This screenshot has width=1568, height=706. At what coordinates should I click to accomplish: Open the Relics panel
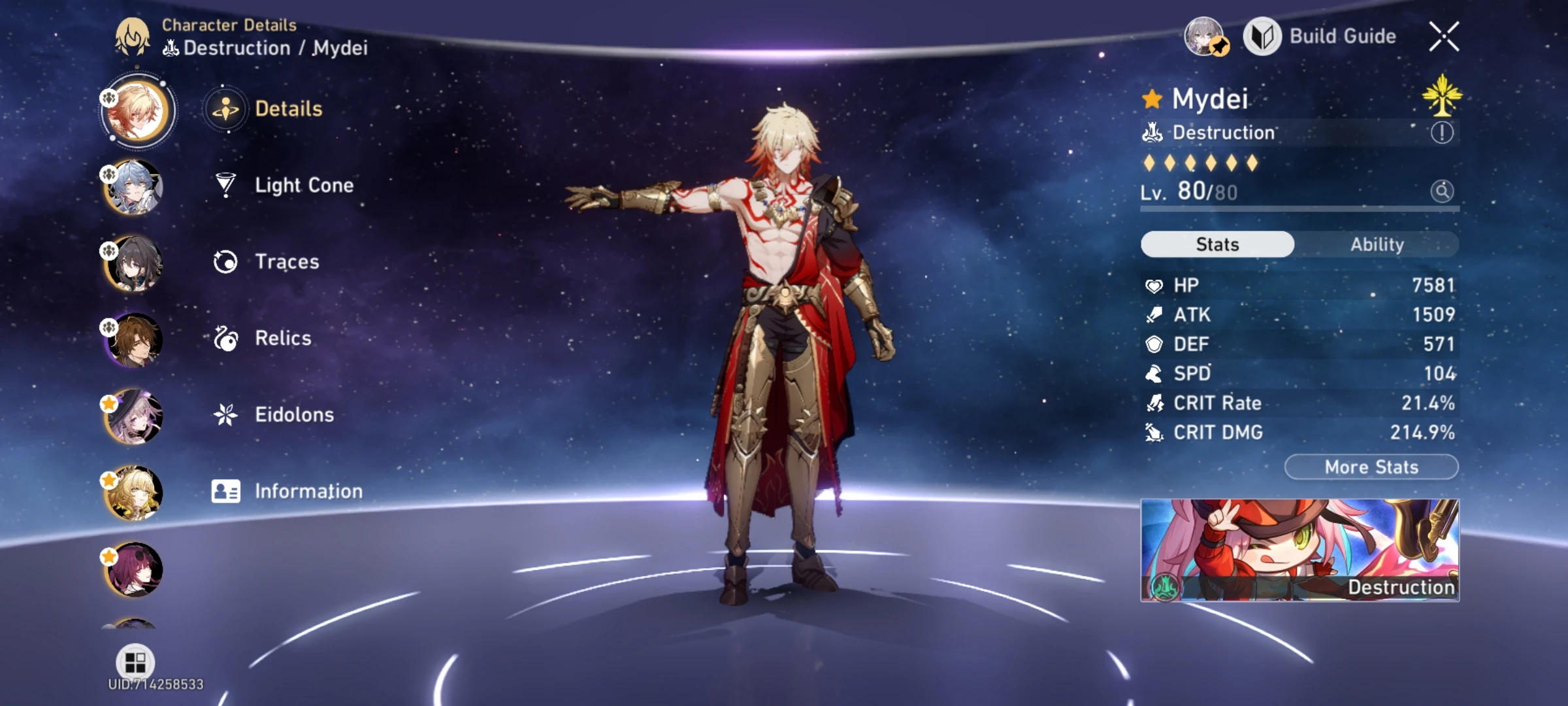click(x=282, y=338)
